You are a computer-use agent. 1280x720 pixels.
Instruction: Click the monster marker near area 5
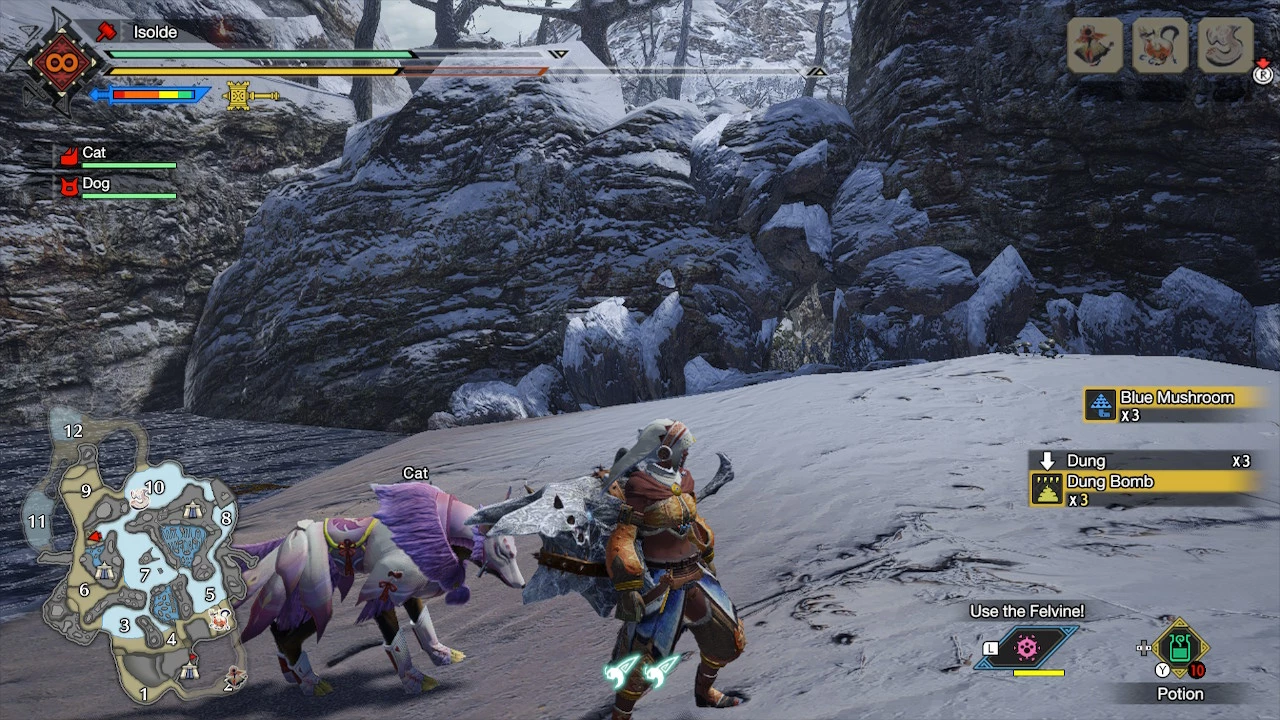[219, 620]
